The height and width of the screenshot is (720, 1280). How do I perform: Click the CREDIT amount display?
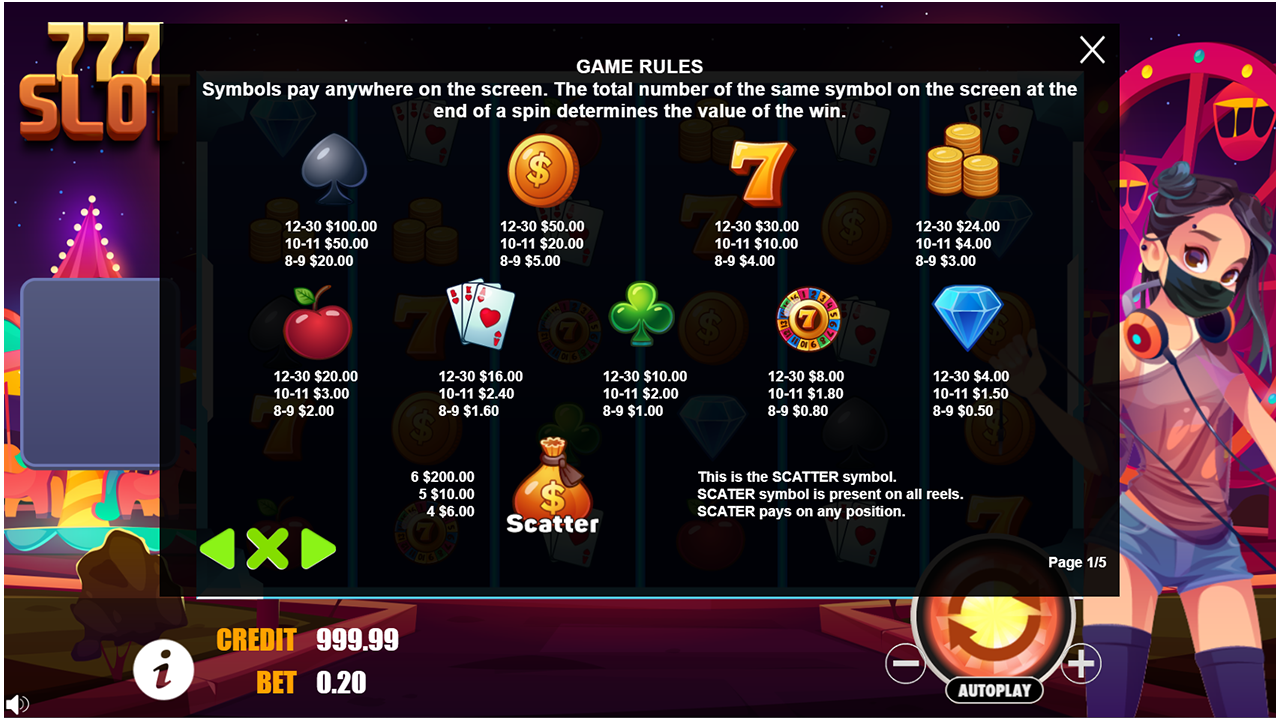(357, 641)
